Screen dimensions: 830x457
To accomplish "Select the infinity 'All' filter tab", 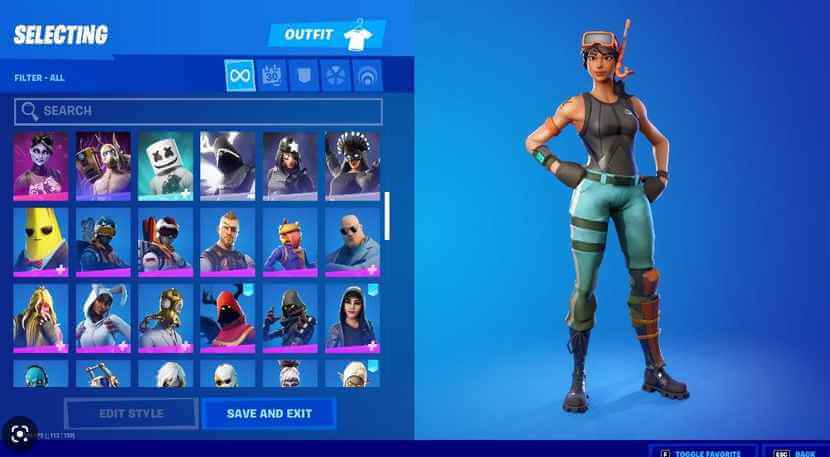I will 239,76.
